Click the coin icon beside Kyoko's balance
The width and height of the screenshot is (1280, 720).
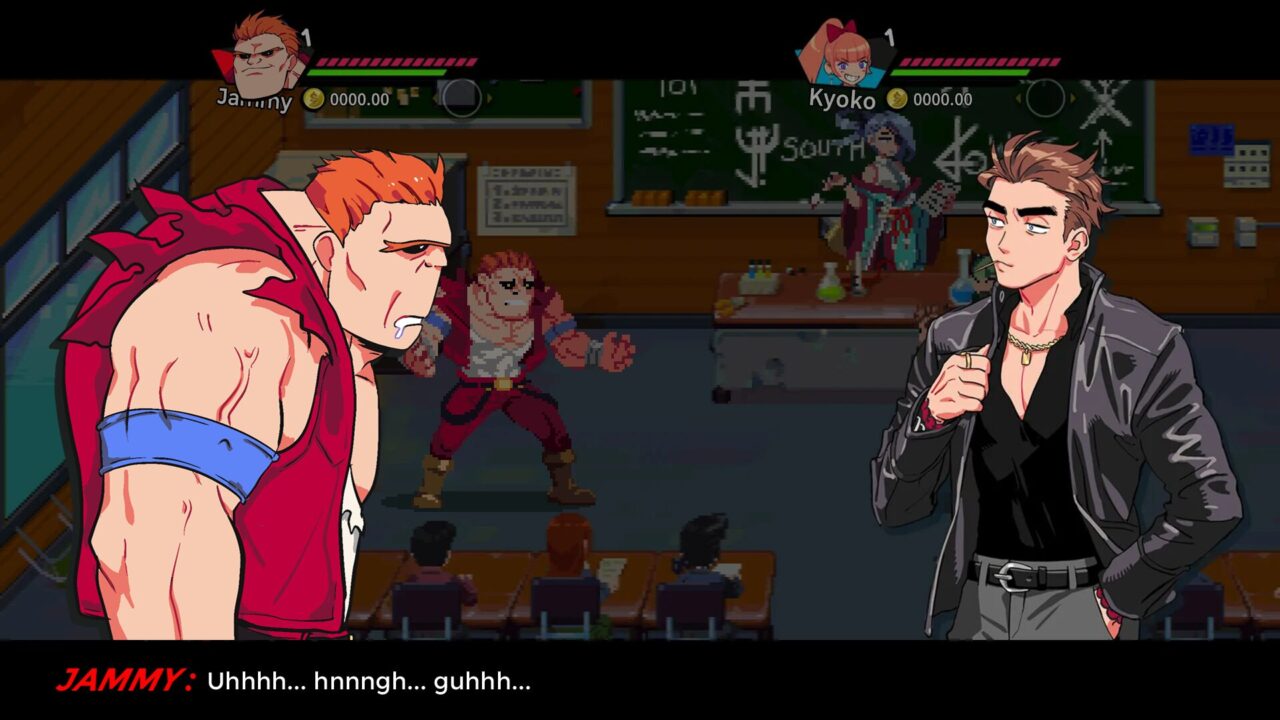tap(897, 98)
